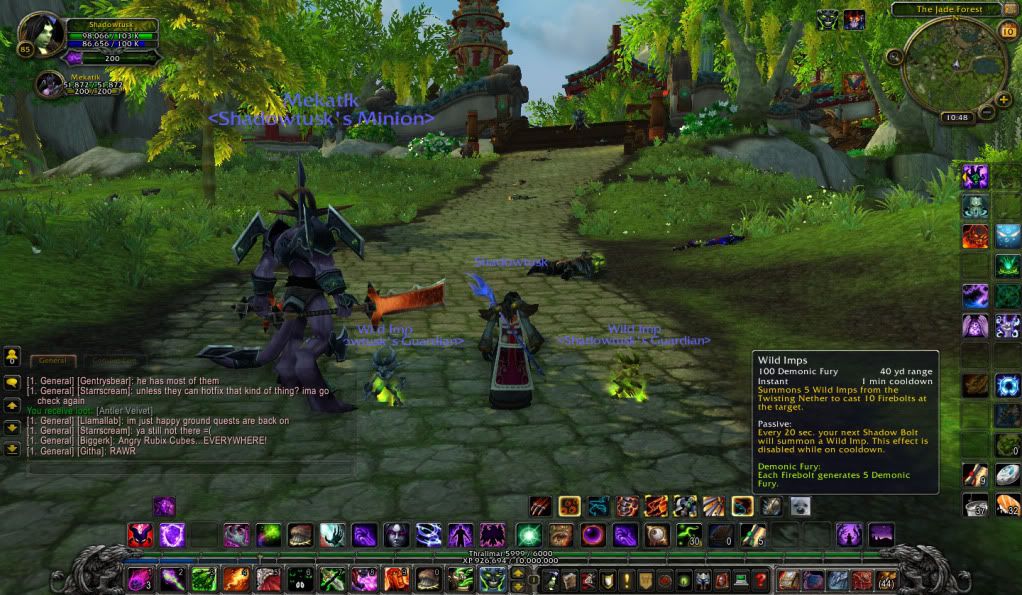
Task: Open the chat speech bubble menu button
Action: 12,381
